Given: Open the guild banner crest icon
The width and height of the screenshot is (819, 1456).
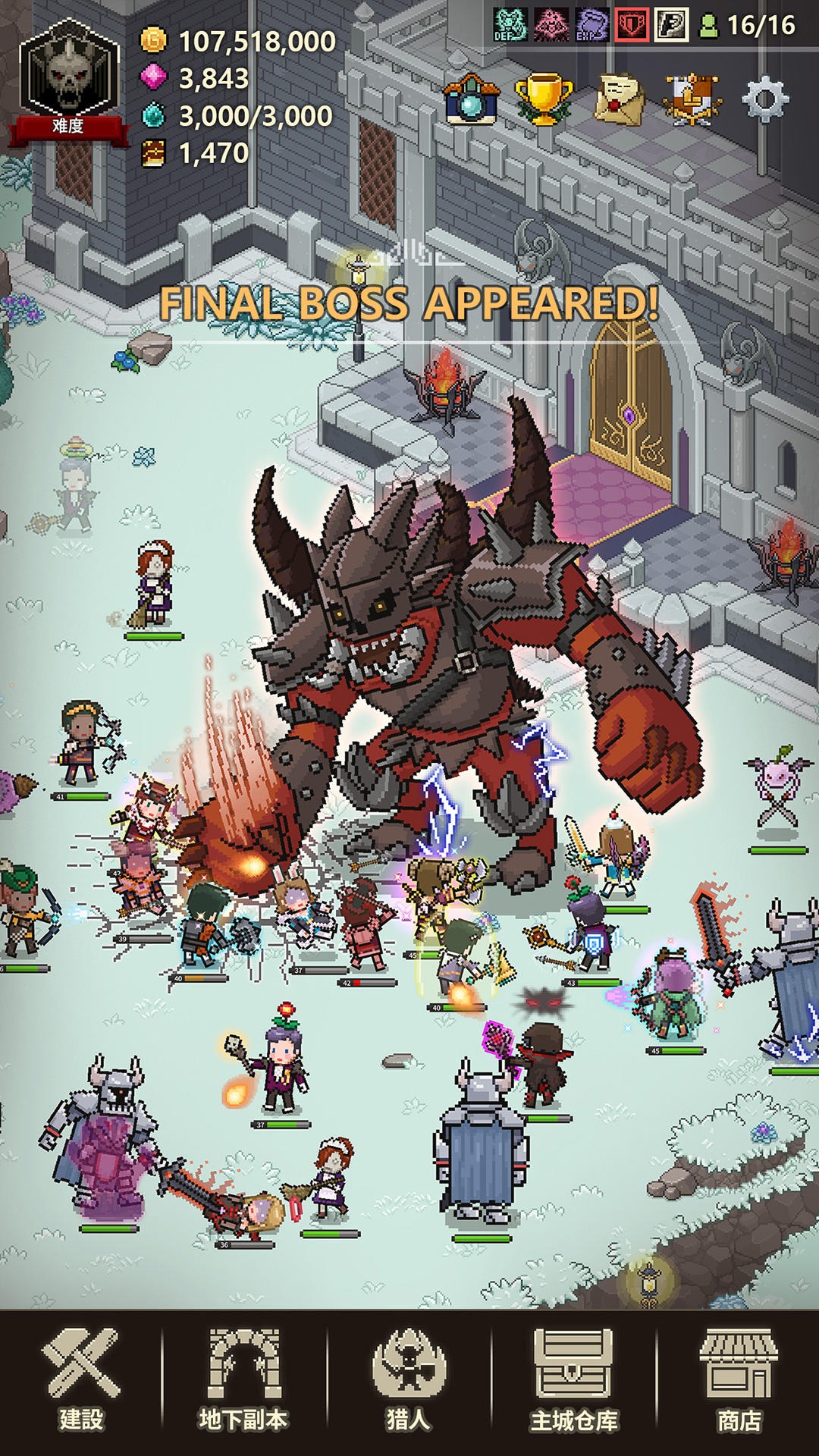Looking at the screenshot, I should [x=691, y=99].
